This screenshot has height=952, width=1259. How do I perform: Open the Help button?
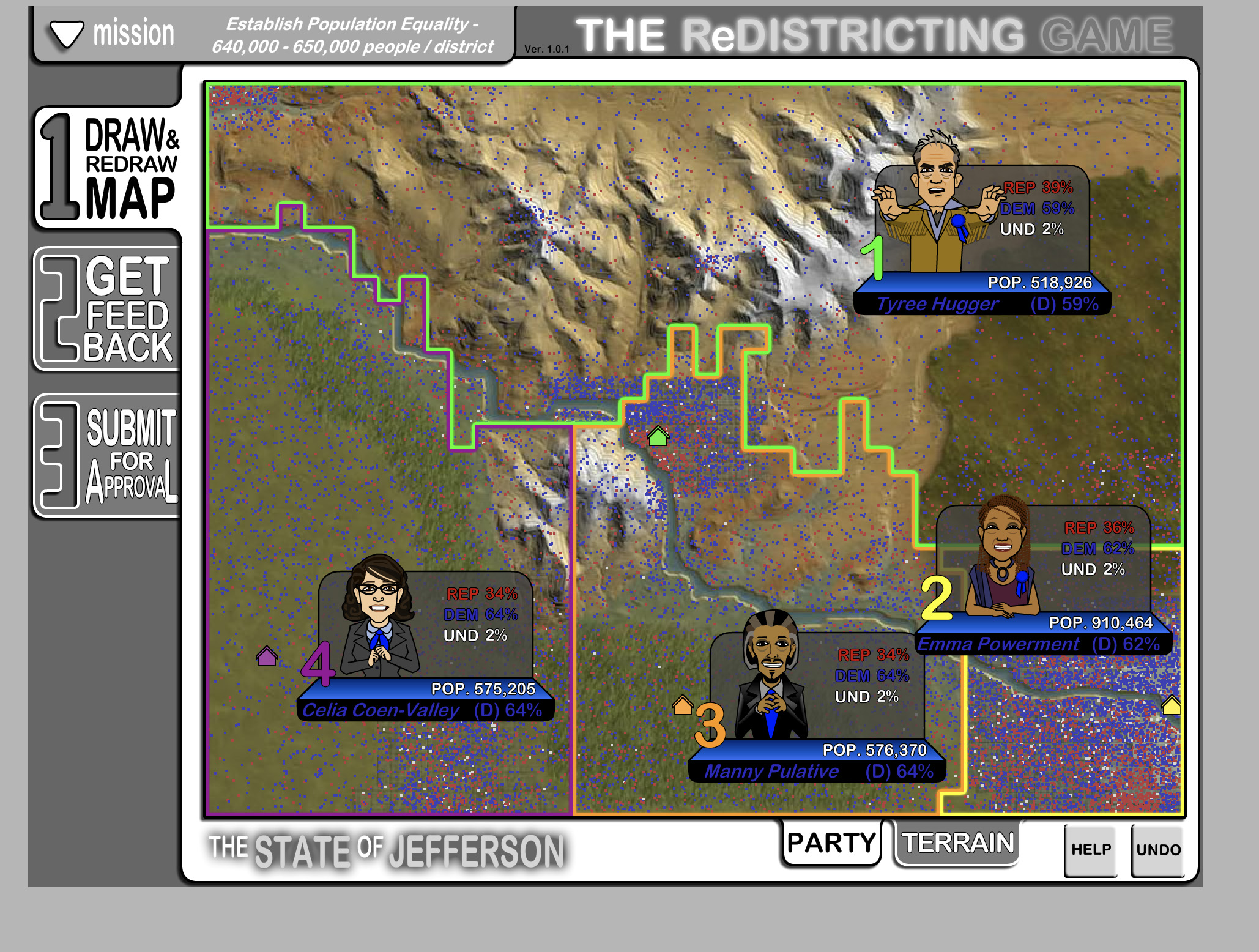point(1091,850)
